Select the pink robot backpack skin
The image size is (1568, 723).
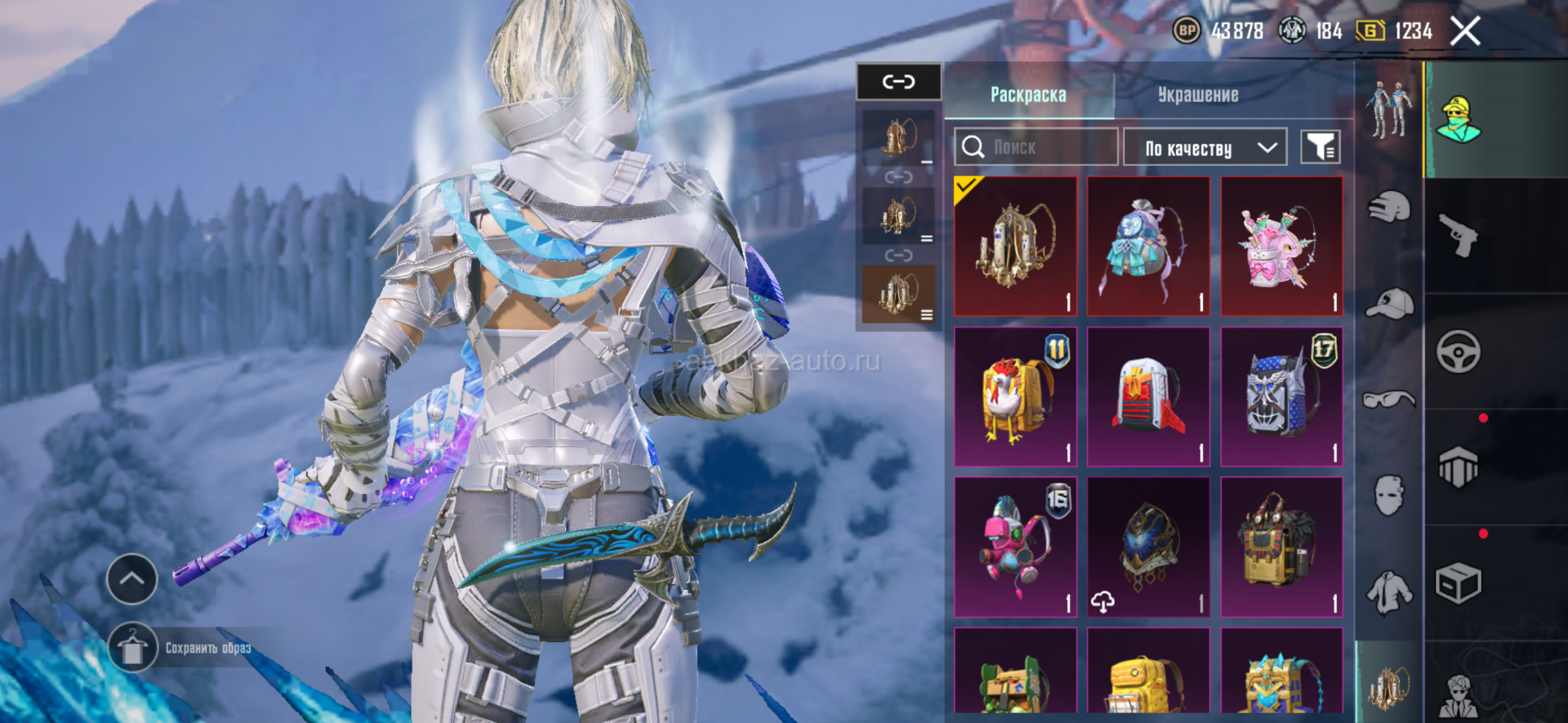pos(1015,547)
